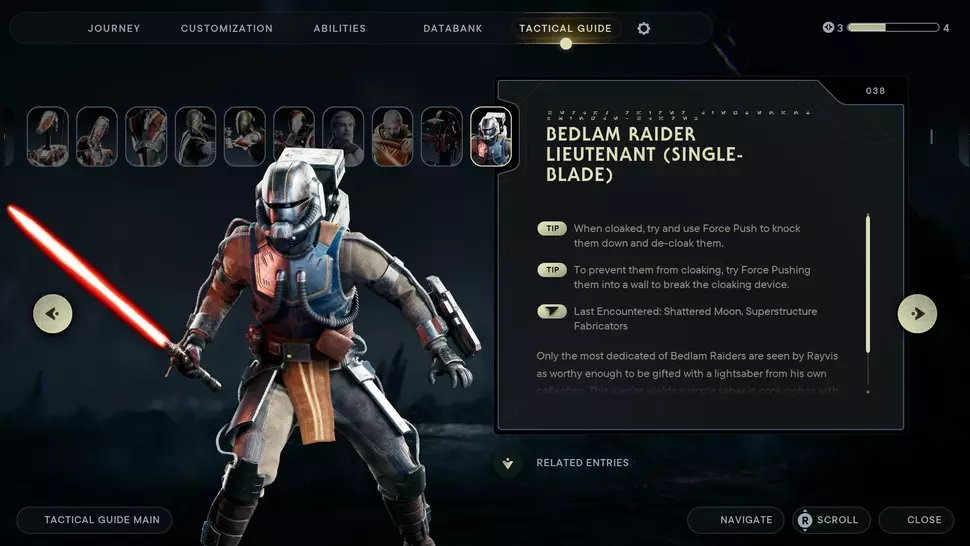970x546 pixels.
Task: Show the previous enemy entry with left arrow
Action: 53,313
